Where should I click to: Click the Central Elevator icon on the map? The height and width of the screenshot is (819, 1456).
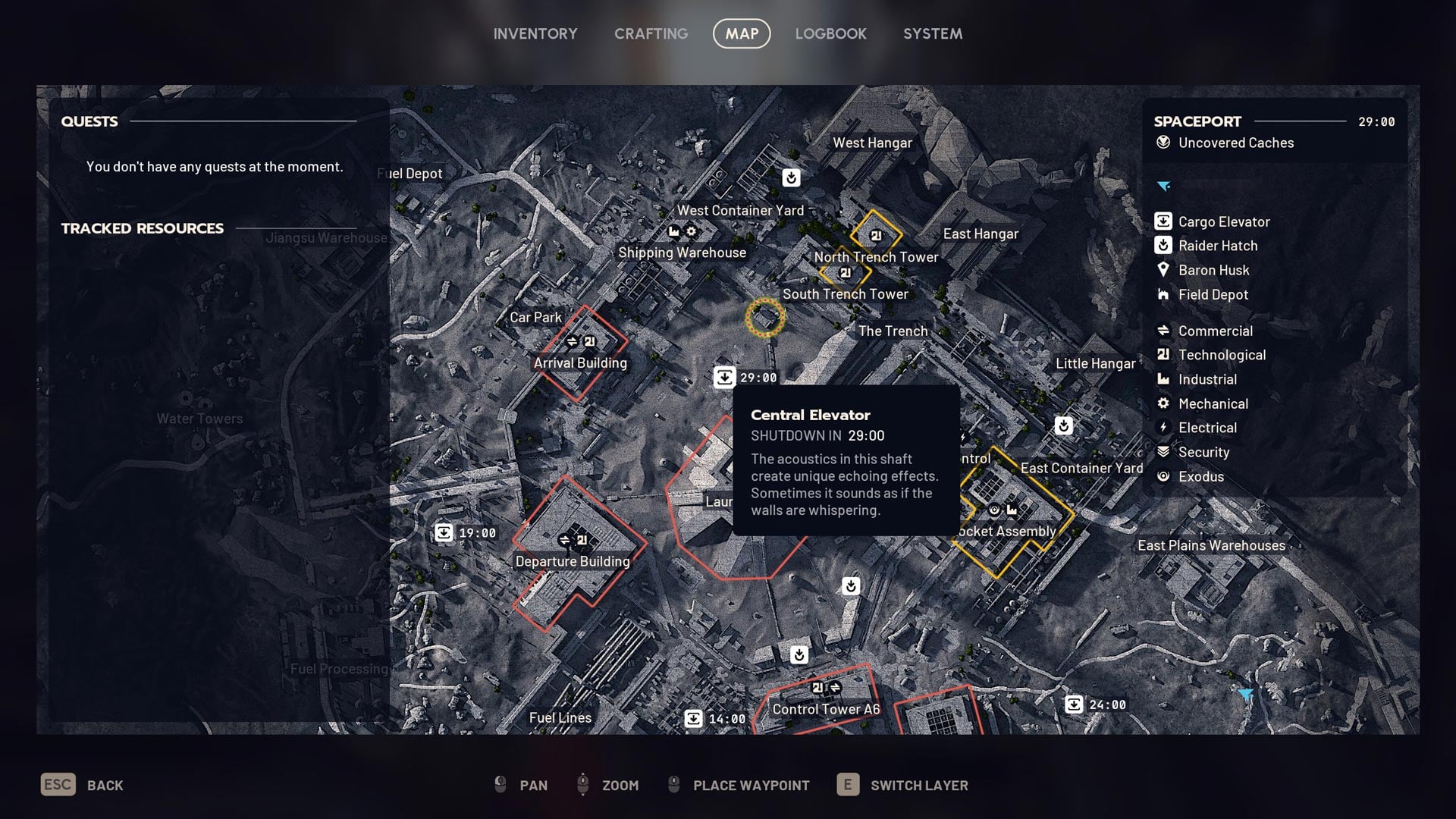tap(726, 377)
